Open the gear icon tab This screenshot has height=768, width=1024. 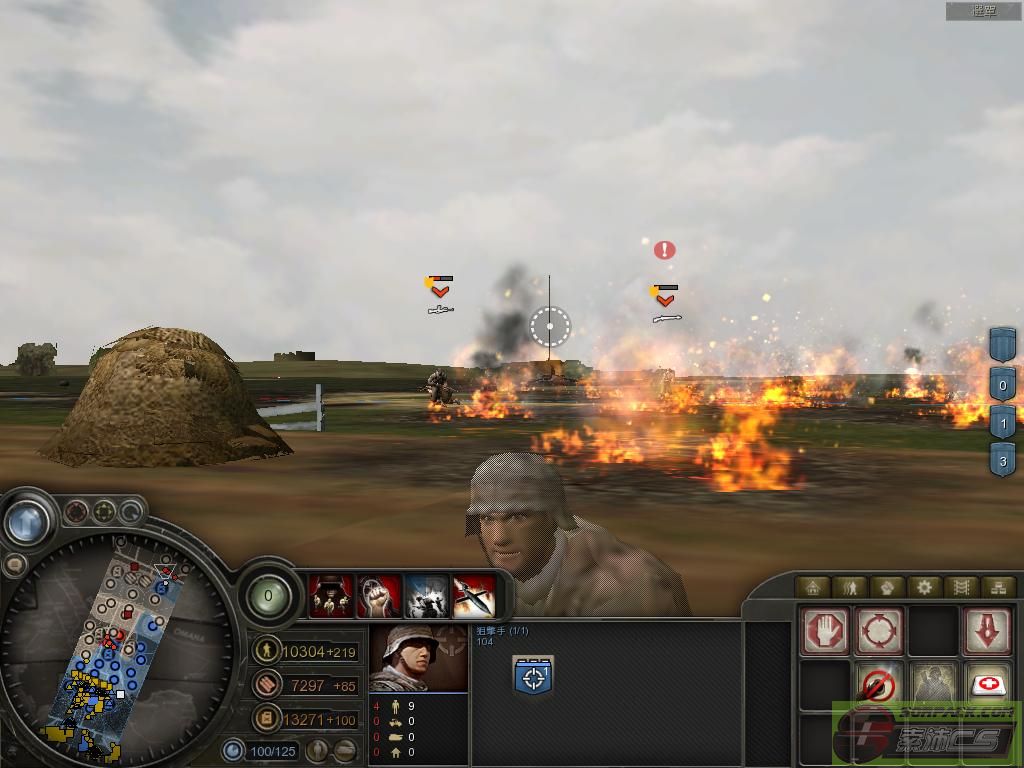click(924, 588)
